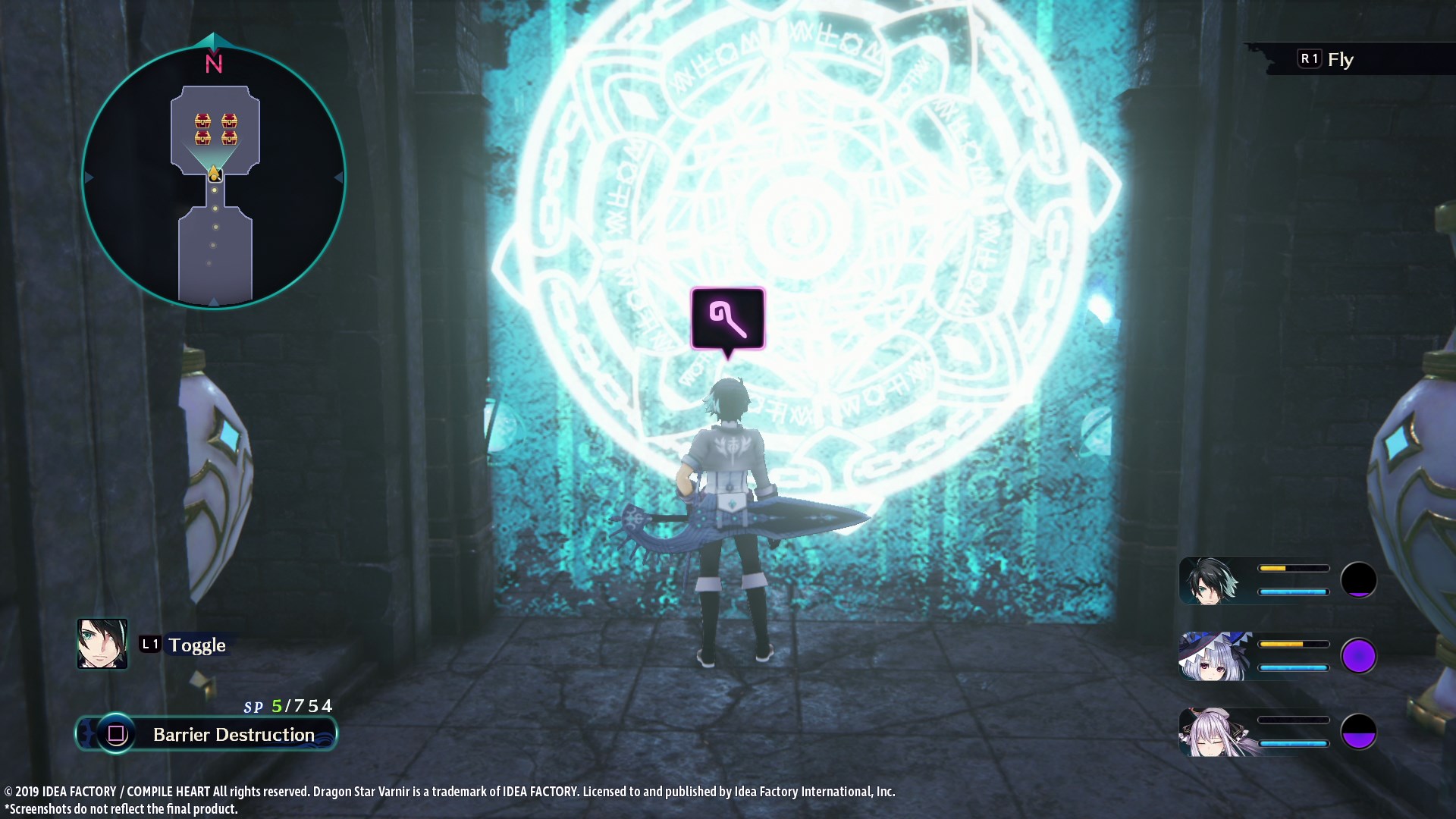
Task: Click the circular dungeon minimap
Action: point(213,178)
